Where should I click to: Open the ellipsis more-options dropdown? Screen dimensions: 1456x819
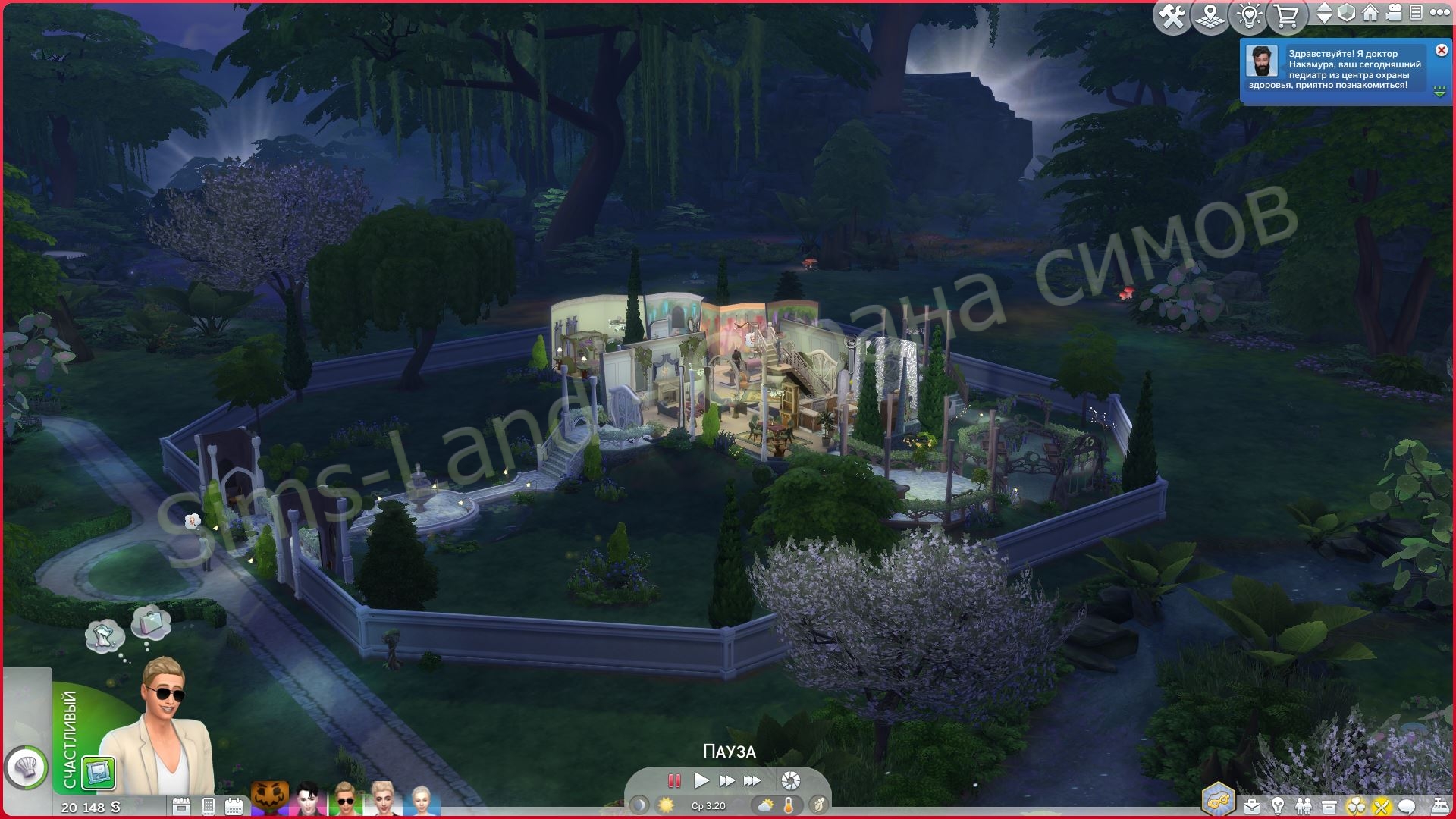coord(1441,14)
